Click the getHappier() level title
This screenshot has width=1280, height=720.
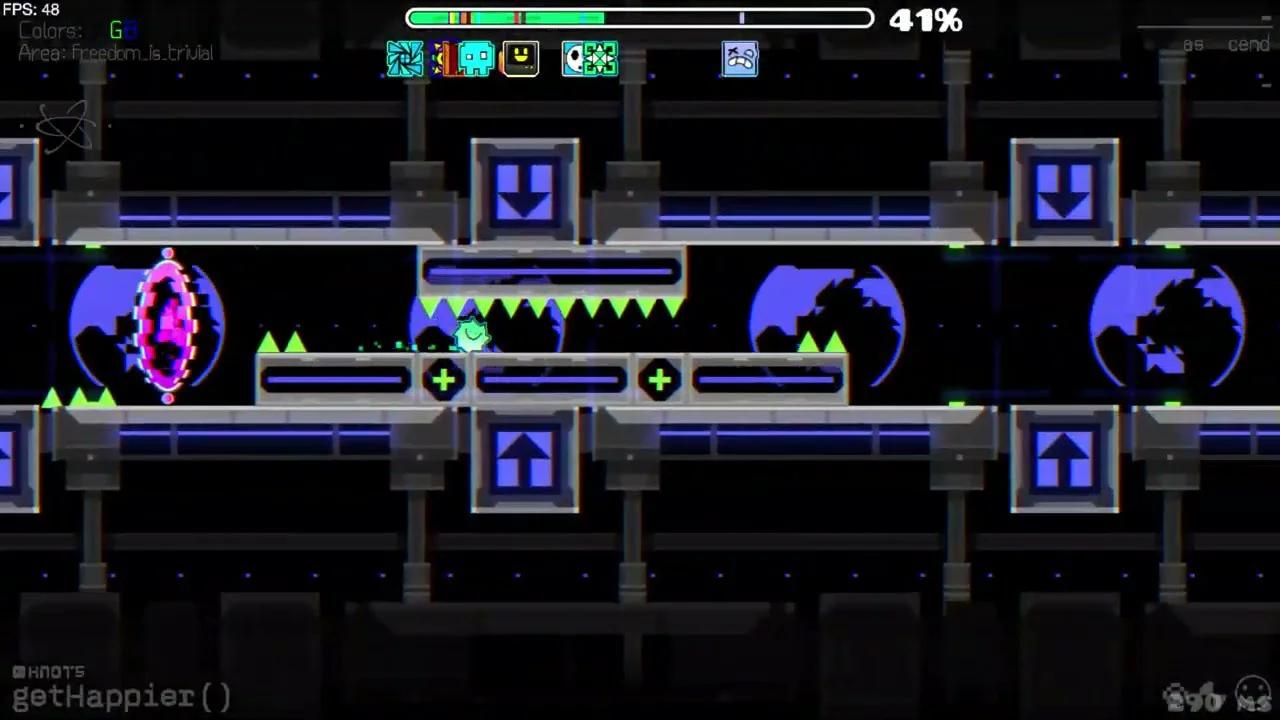120,696
